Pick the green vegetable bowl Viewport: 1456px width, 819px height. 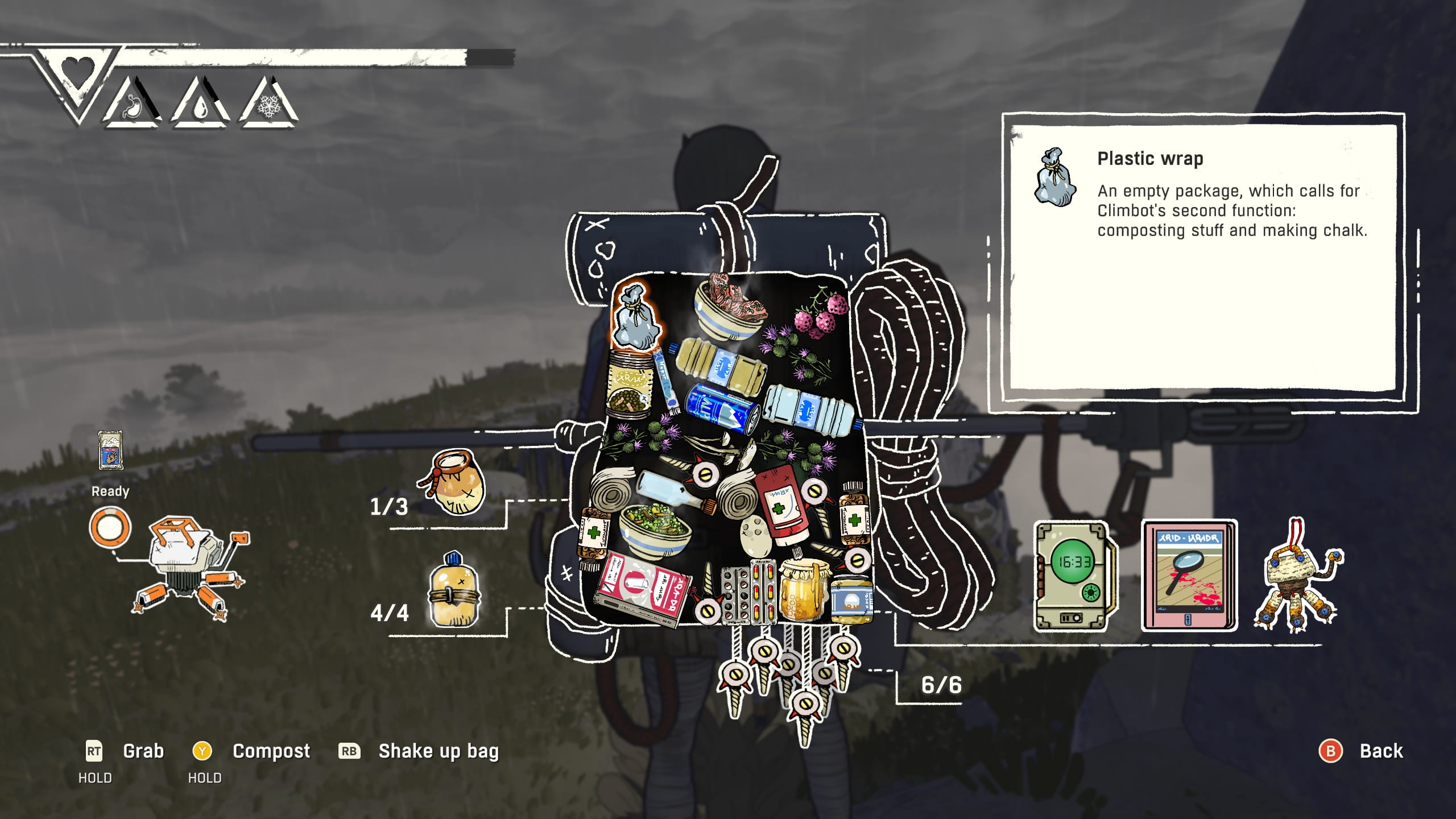pyautogui.click(x=654, y=529)
